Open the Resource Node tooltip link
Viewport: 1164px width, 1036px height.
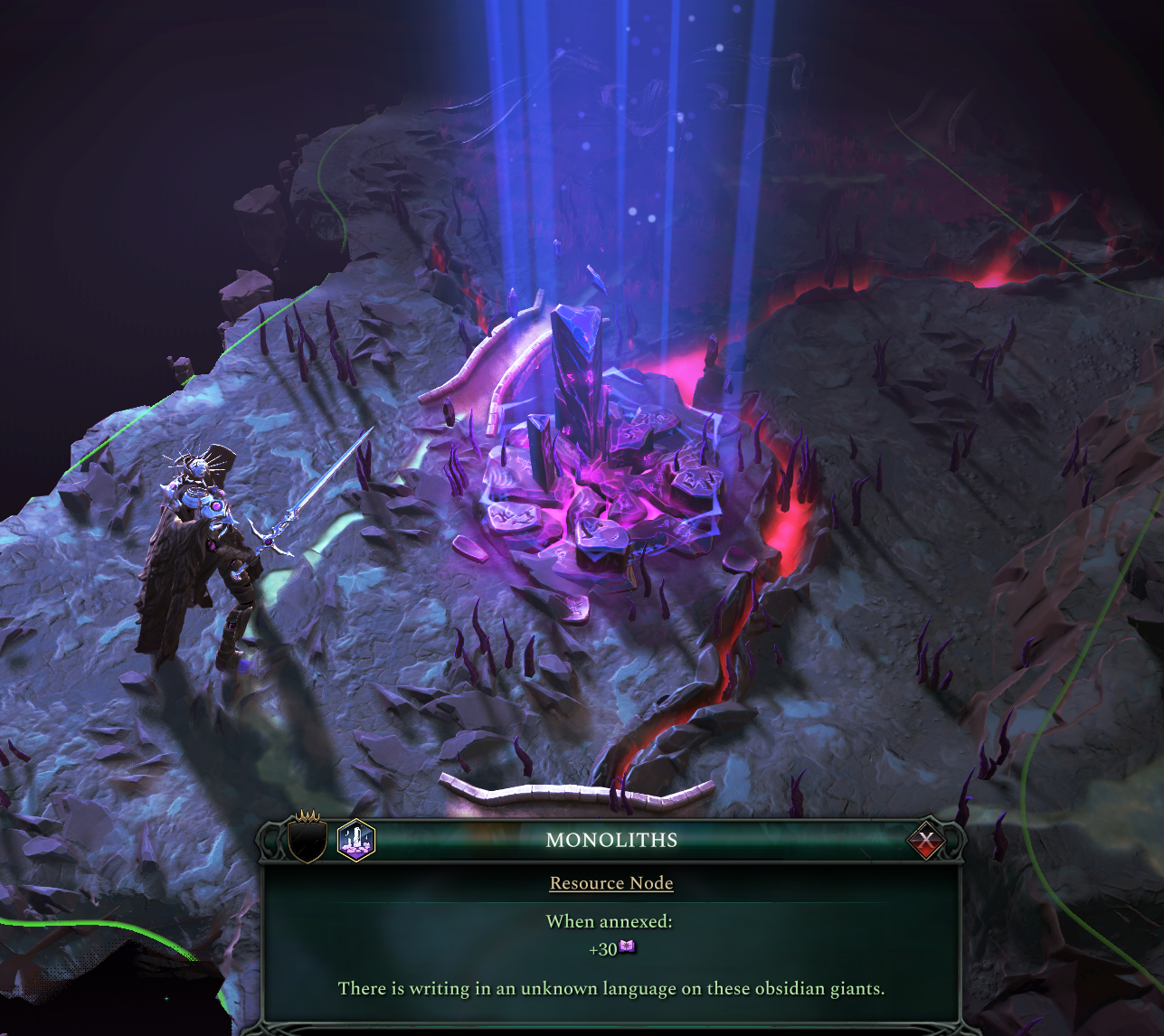click(x=611, y=883)
